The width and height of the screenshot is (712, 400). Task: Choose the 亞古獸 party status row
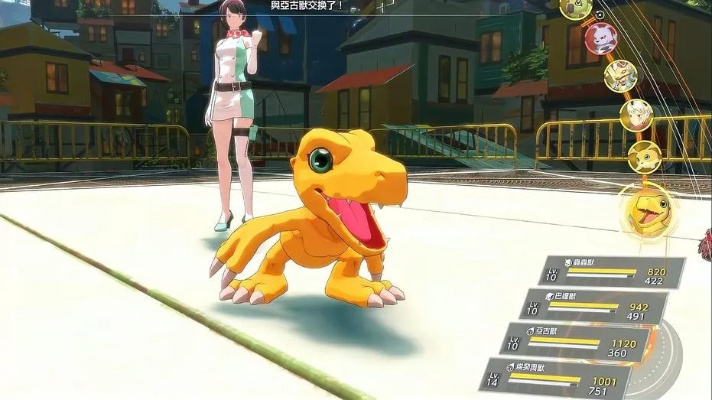[575, 341]
